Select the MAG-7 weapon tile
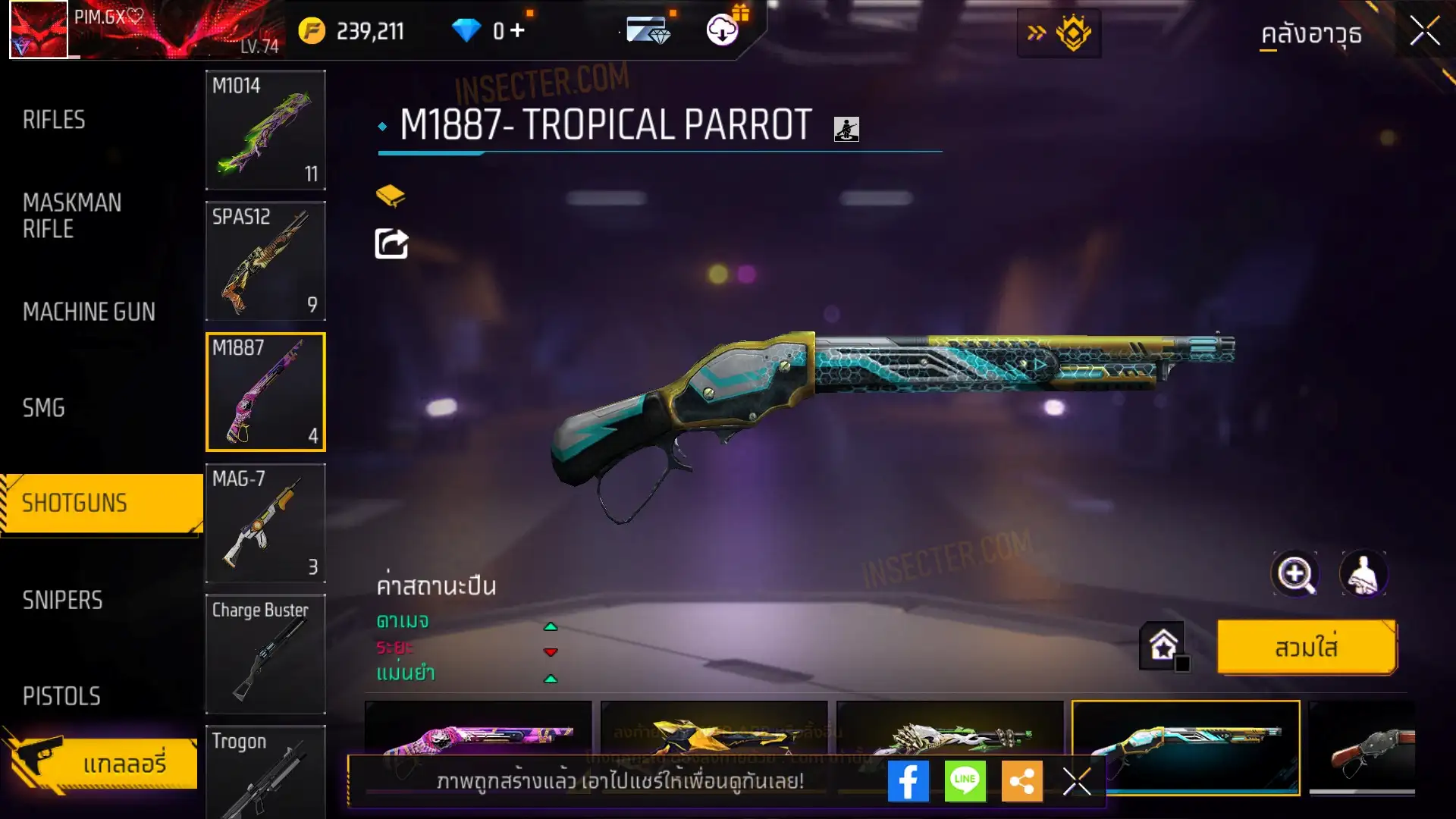The width and height of the screenshot is (1456, 819). [265, 523]
